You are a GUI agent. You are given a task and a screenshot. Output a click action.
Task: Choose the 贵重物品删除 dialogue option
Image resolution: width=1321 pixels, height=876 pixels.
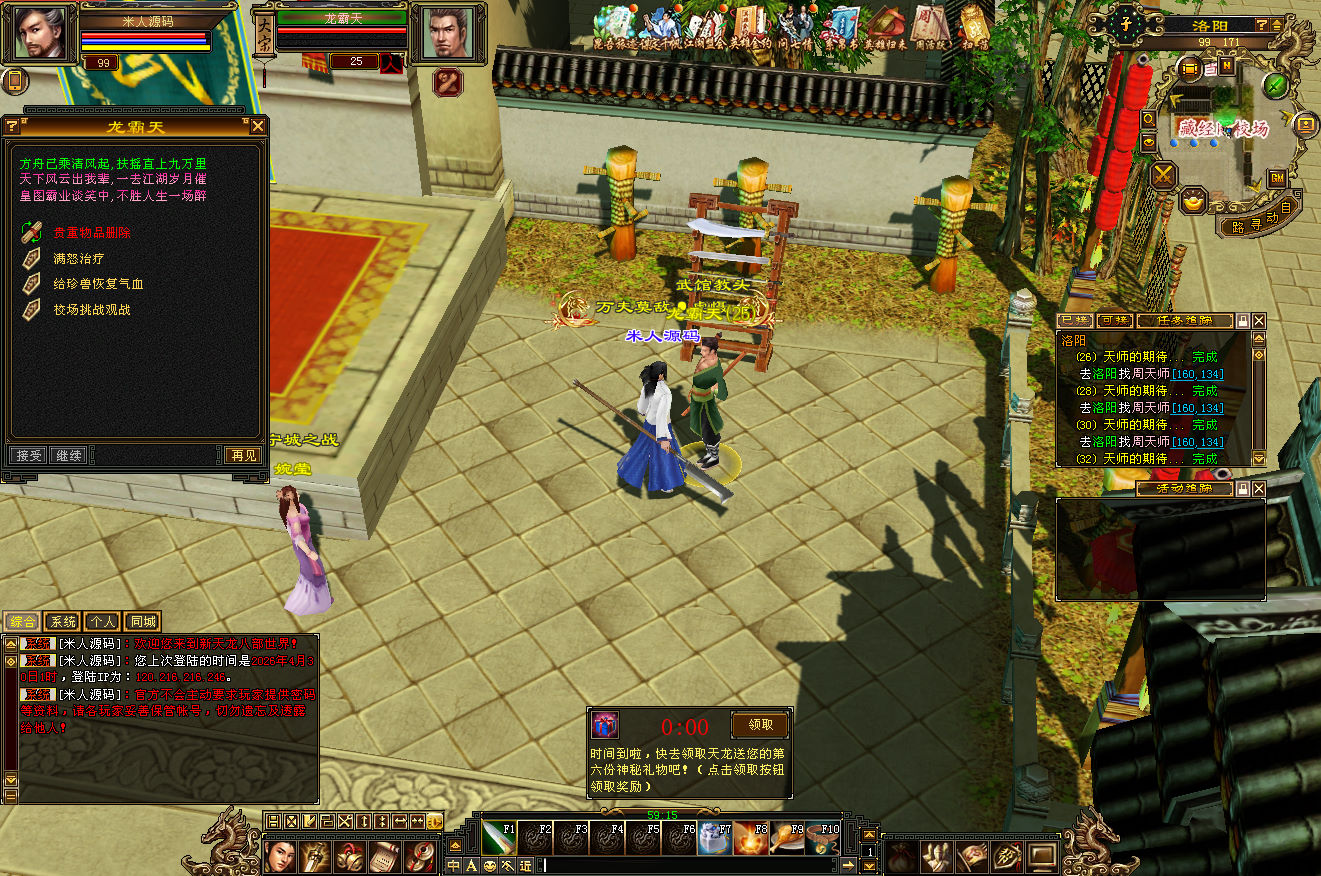(91, 232)
